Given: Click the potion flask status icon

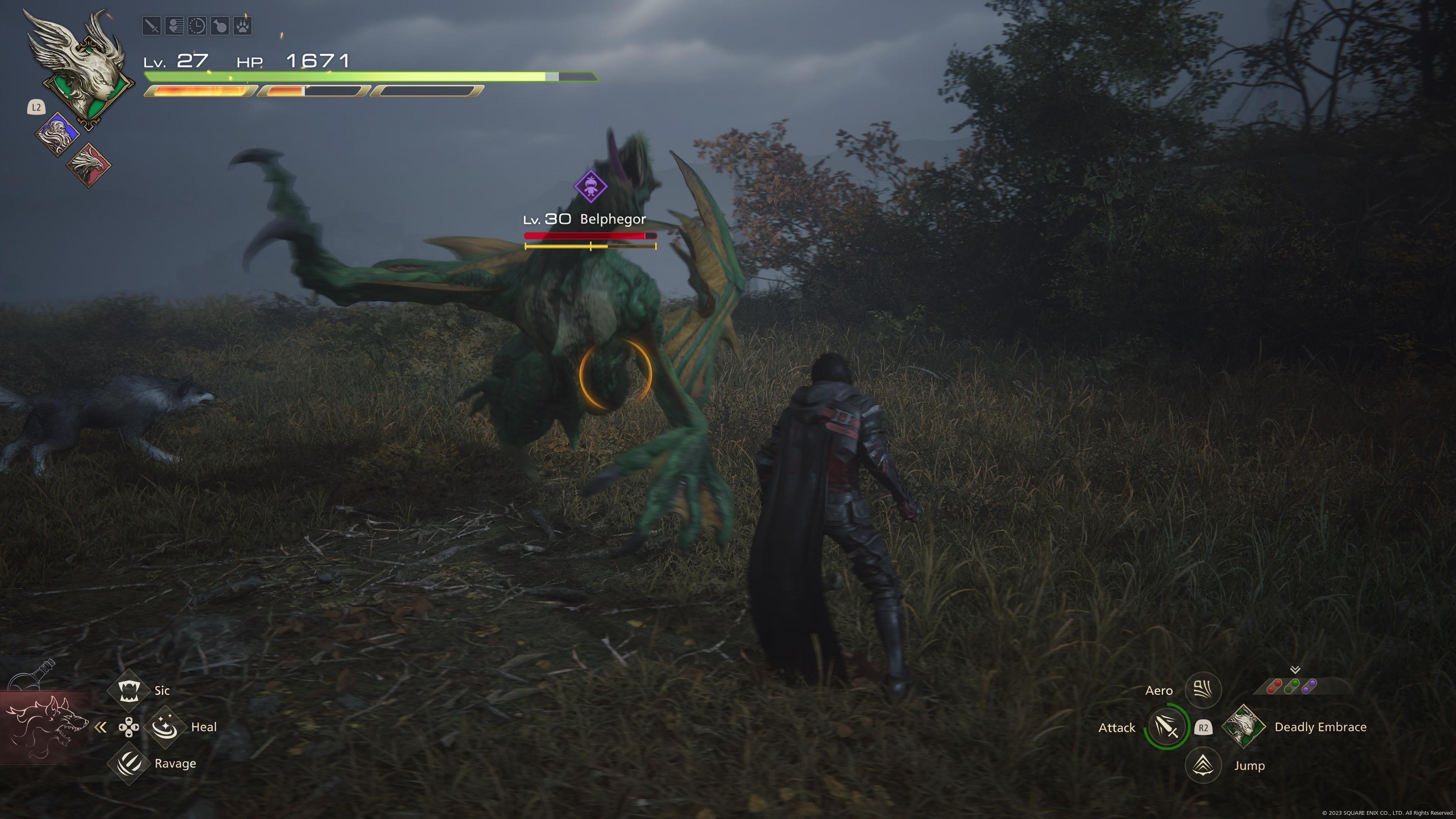Looking at the screenshot, I should click(220, 26).
